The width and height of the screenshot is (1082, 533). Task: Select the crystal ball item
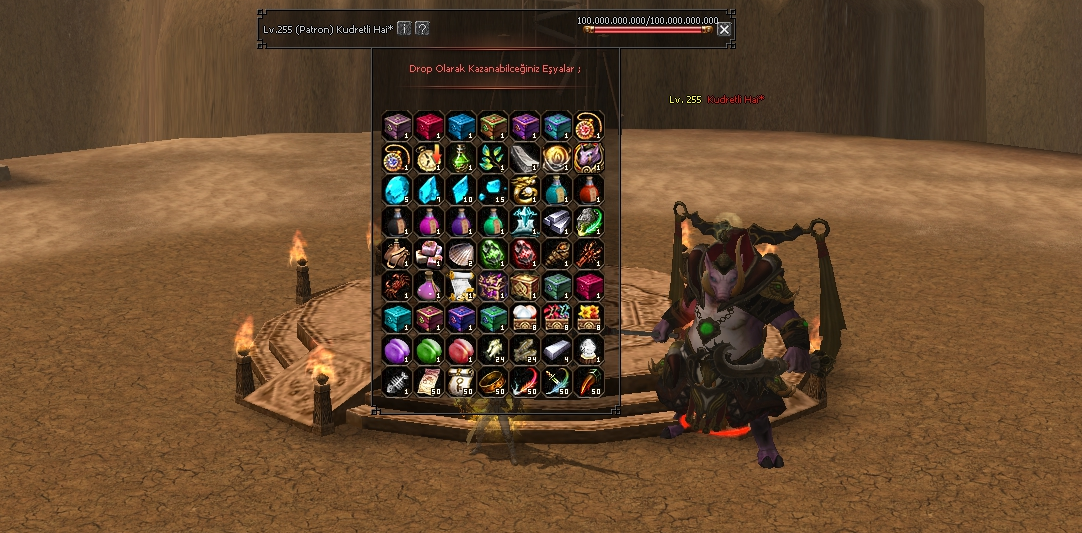(x=589, y=349)
